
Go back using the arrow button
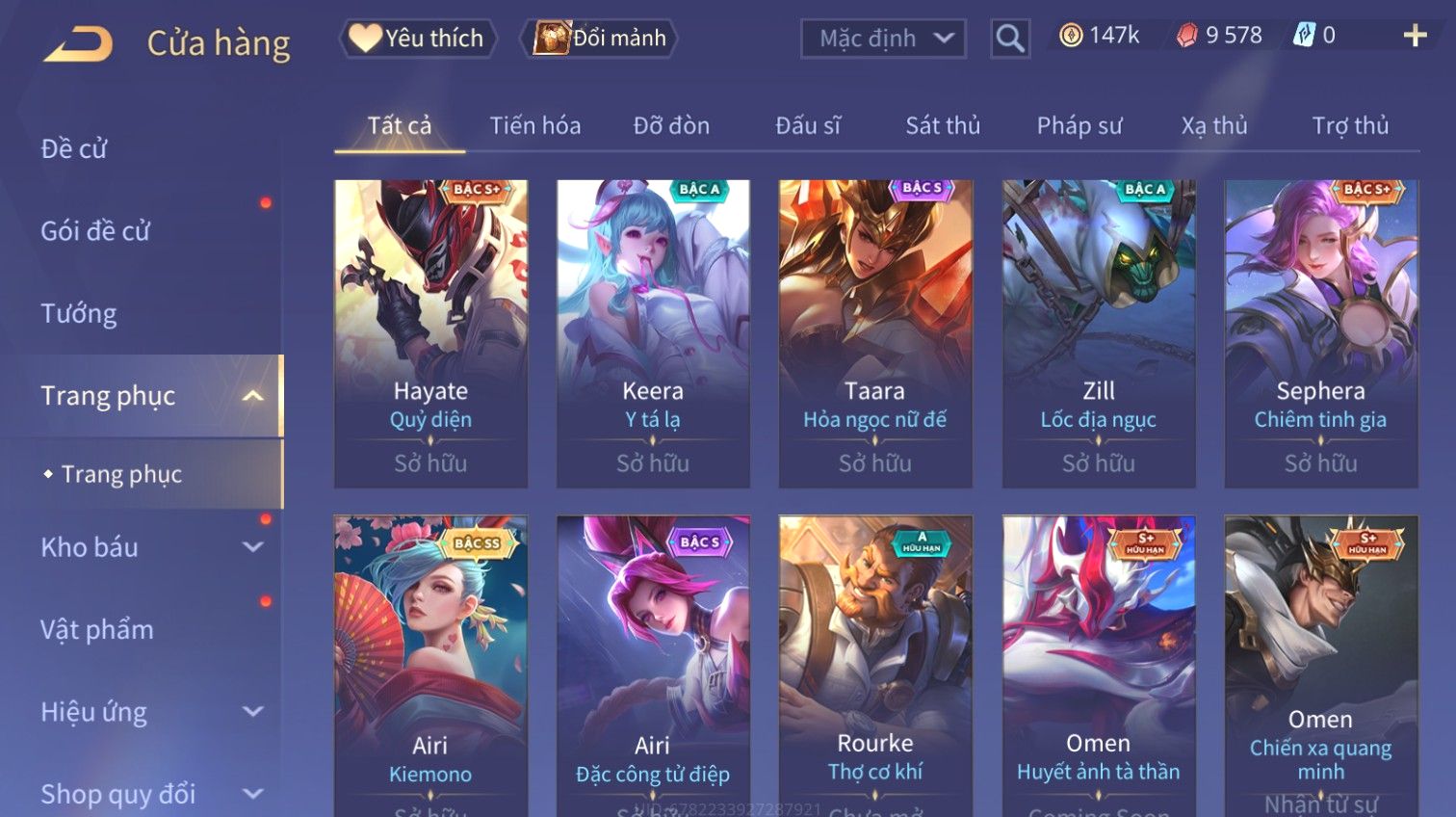[78, 43]
